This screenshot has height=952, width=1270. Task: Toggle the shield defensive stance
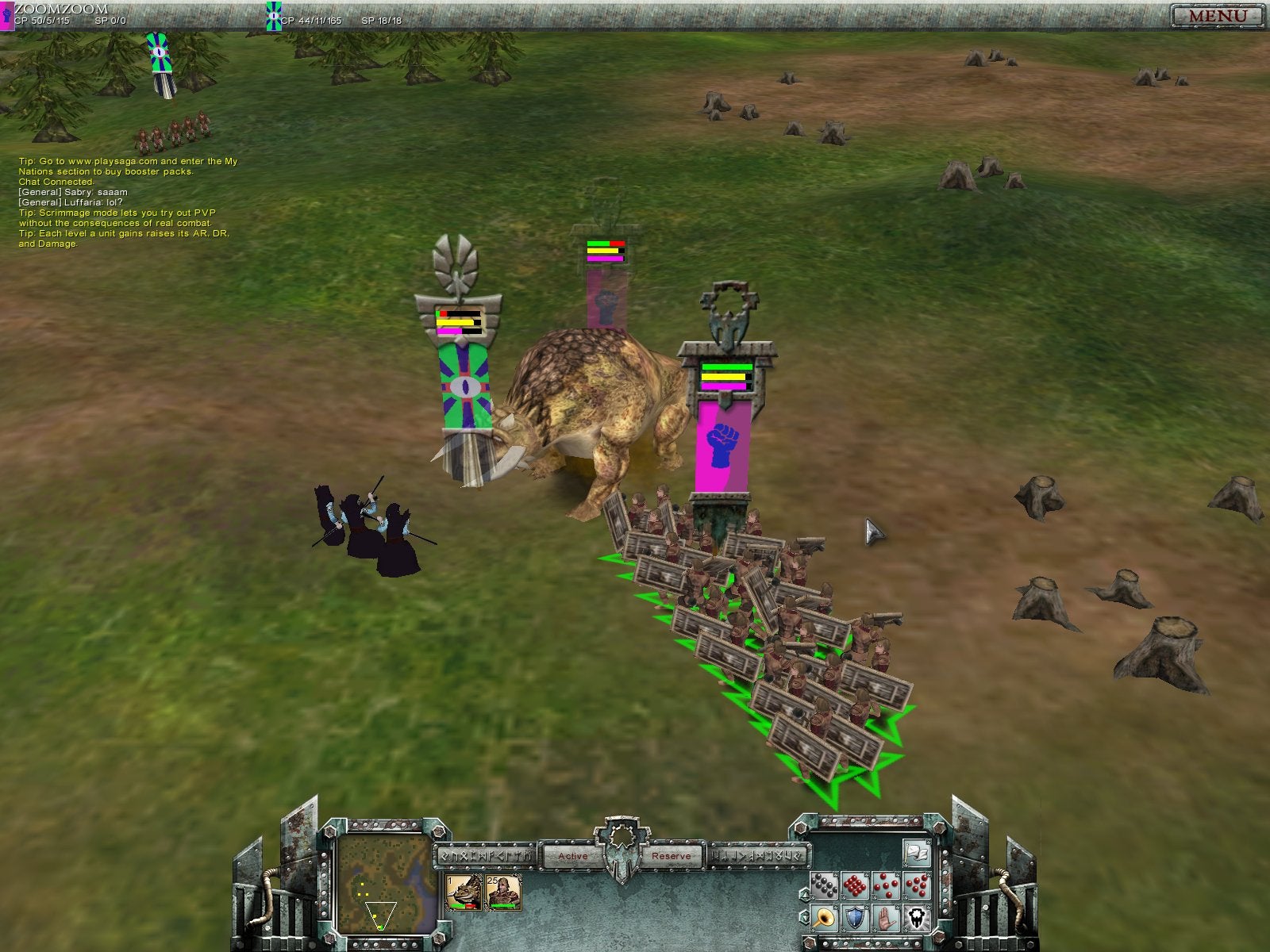click(x=854, y=917)
